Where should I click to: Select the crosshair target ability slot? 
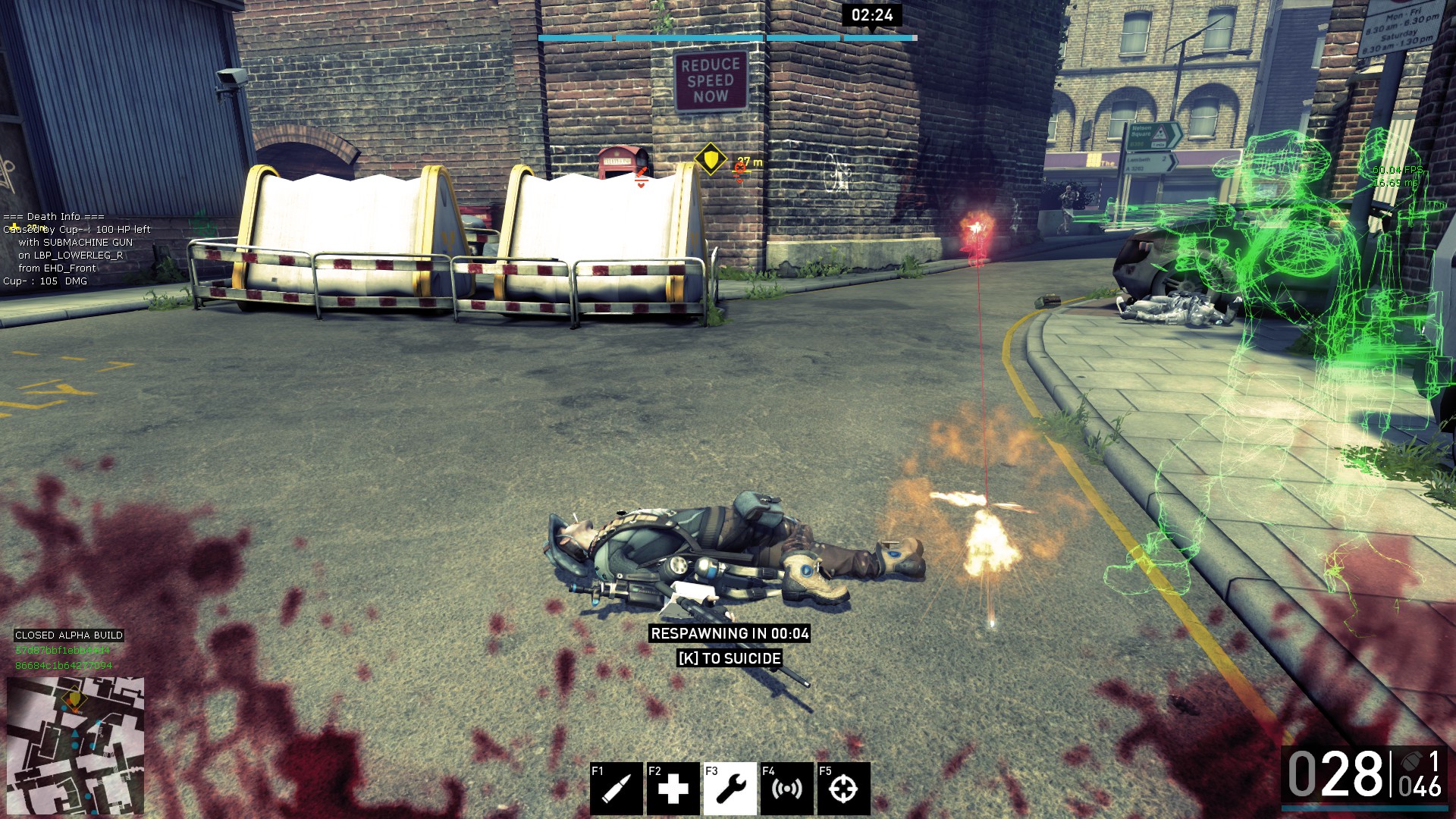tap(843, 789)
